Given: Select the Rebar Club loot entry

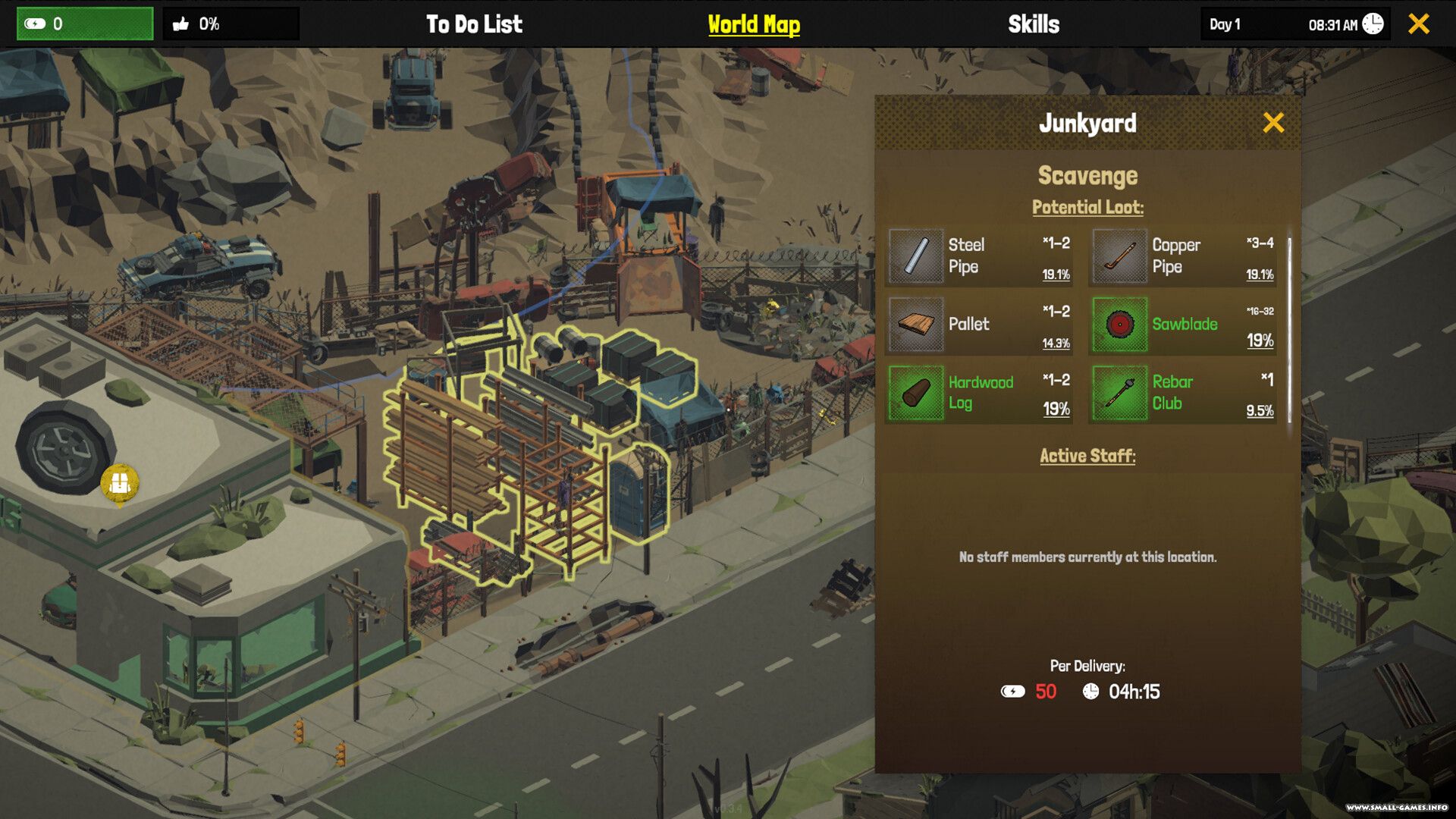Looking at the screenshot, I should (x=1183, y=393).
